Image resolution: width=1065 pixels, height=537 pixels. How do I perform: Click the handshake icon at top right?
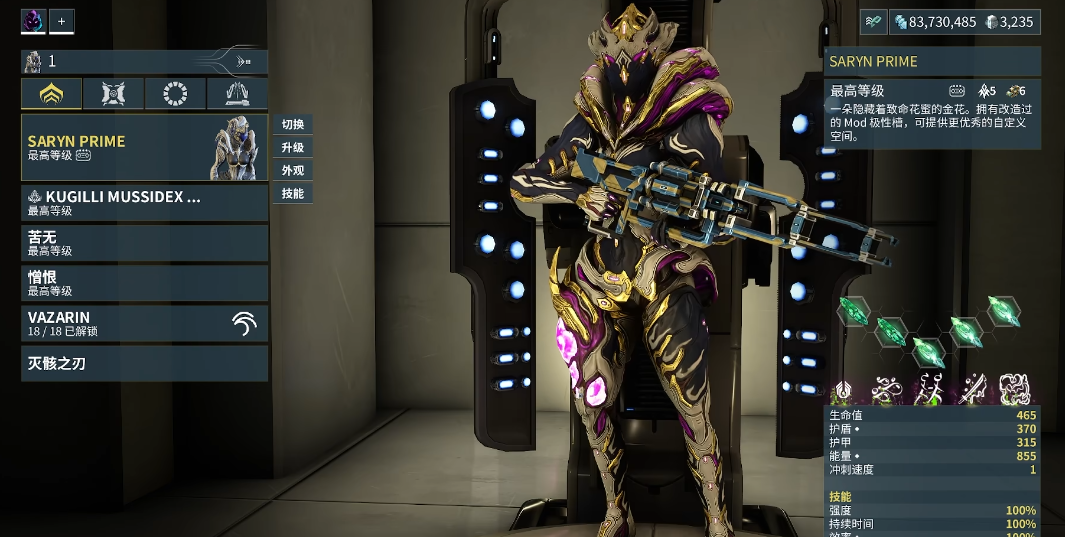tap(872, 22)
